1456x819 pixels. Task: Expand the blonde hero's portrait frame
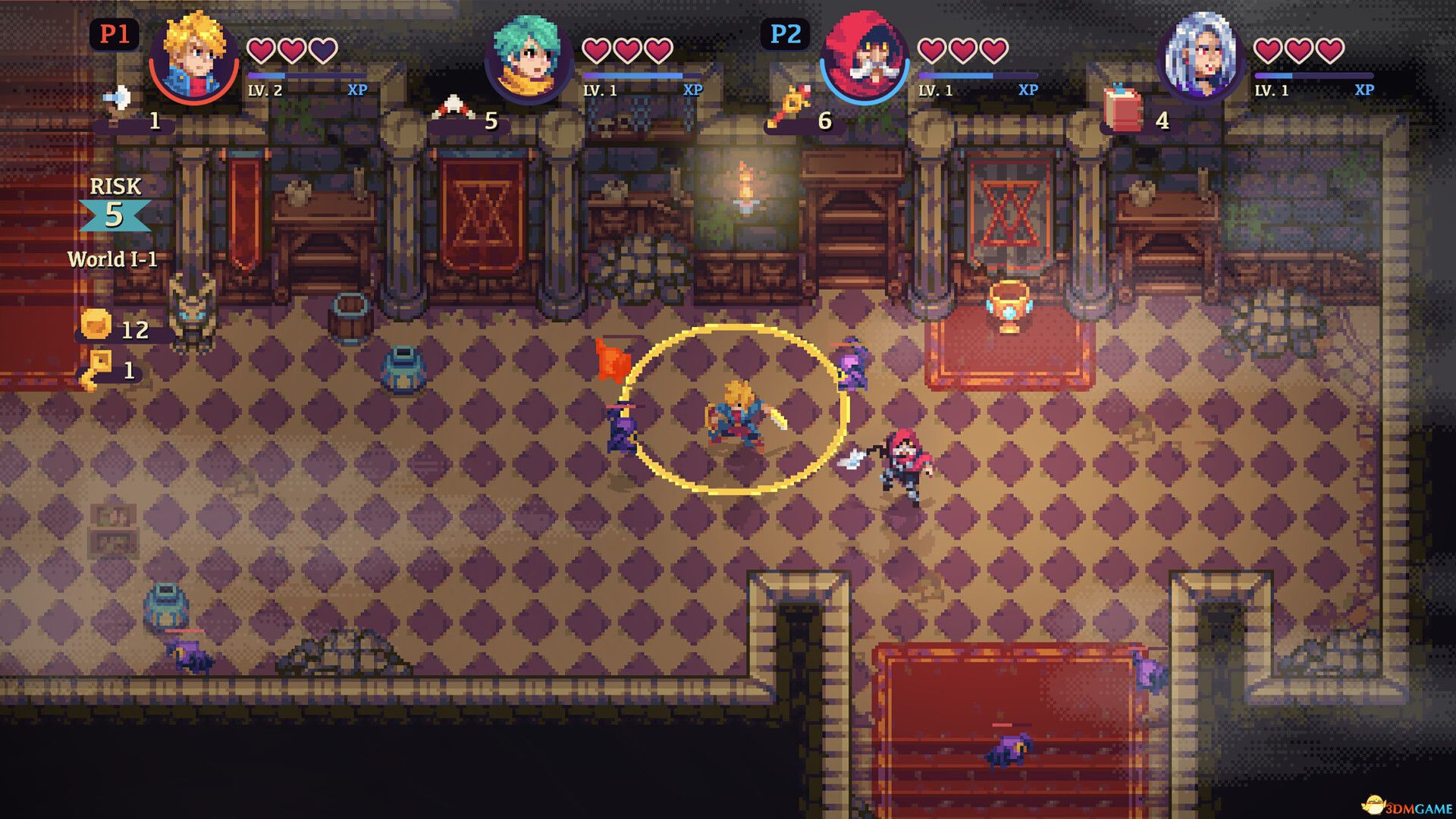coord(192,55)
